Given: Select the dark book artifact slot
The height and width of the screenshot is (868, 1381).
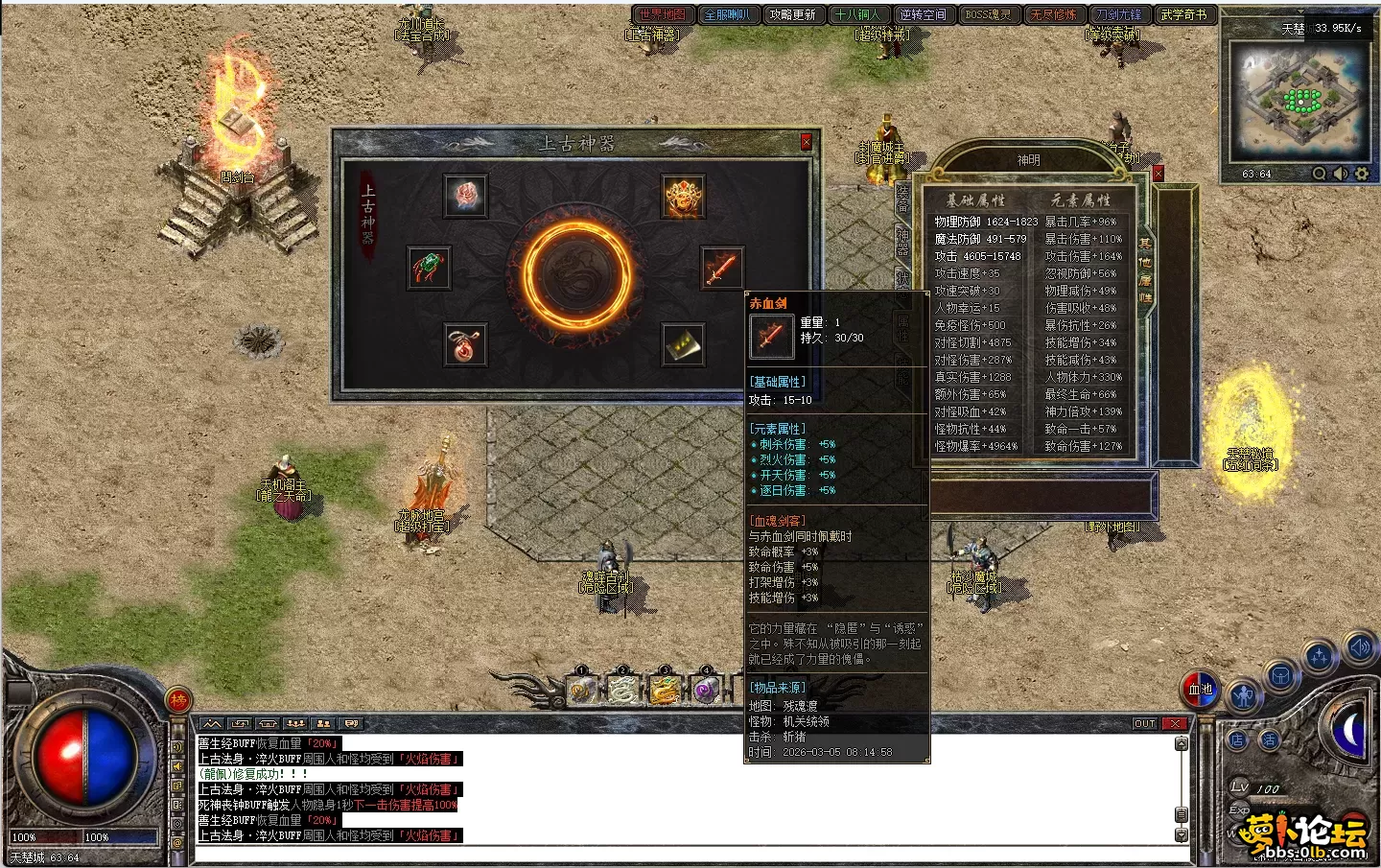Looking at the screenshot, I should (683, 344).
